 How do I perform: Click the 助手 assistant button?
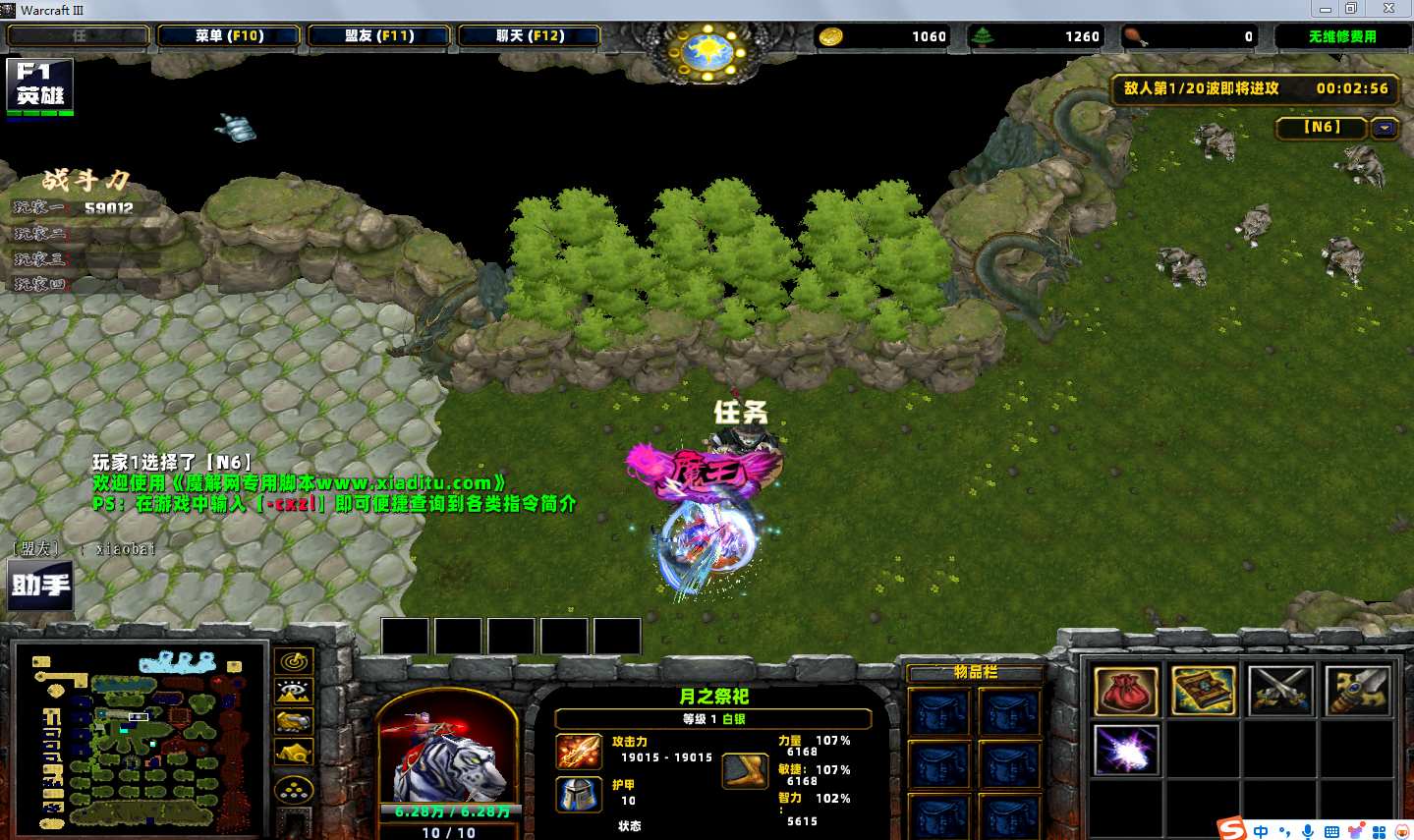coord(40,585)
